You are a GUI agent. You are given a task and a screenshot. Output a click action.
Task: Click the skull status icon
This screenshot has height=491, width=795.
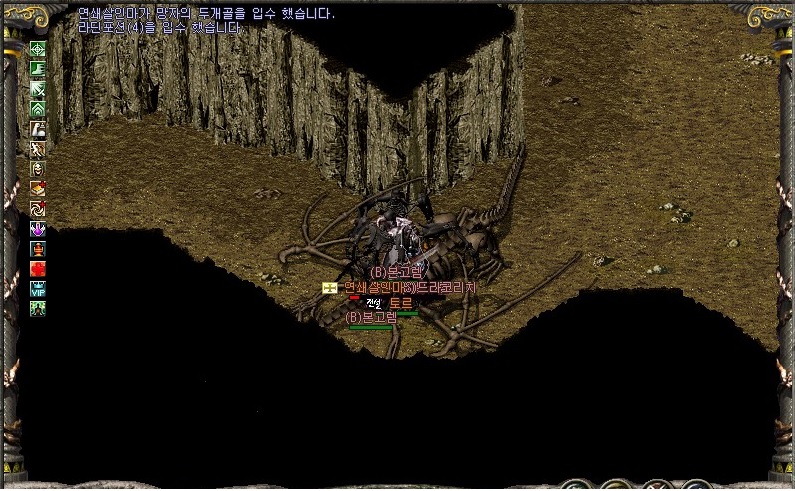coord(38,169)
